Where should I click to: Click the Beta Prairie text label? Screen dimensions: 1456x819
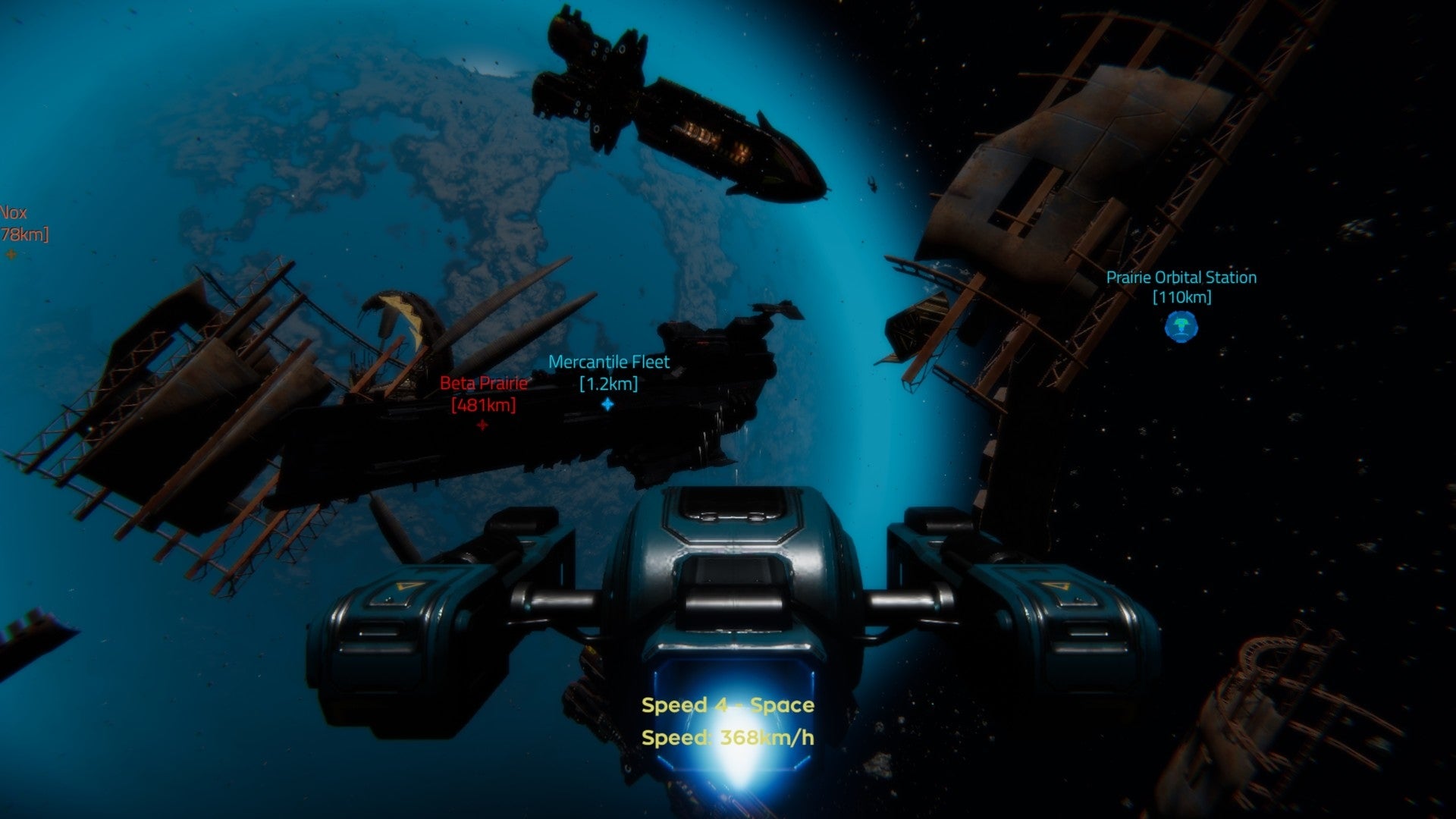click(x=483, y=384)
